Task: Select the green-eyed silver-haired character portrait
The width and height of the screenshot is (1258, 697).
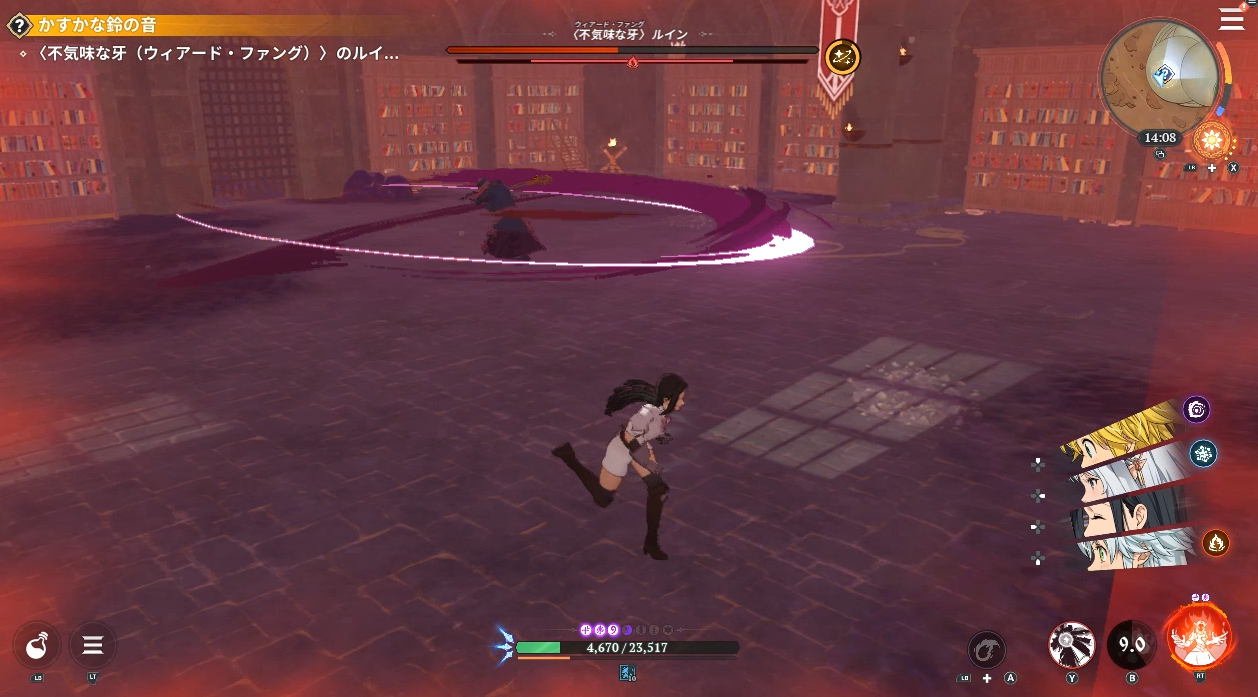Action: [1130, 552]
